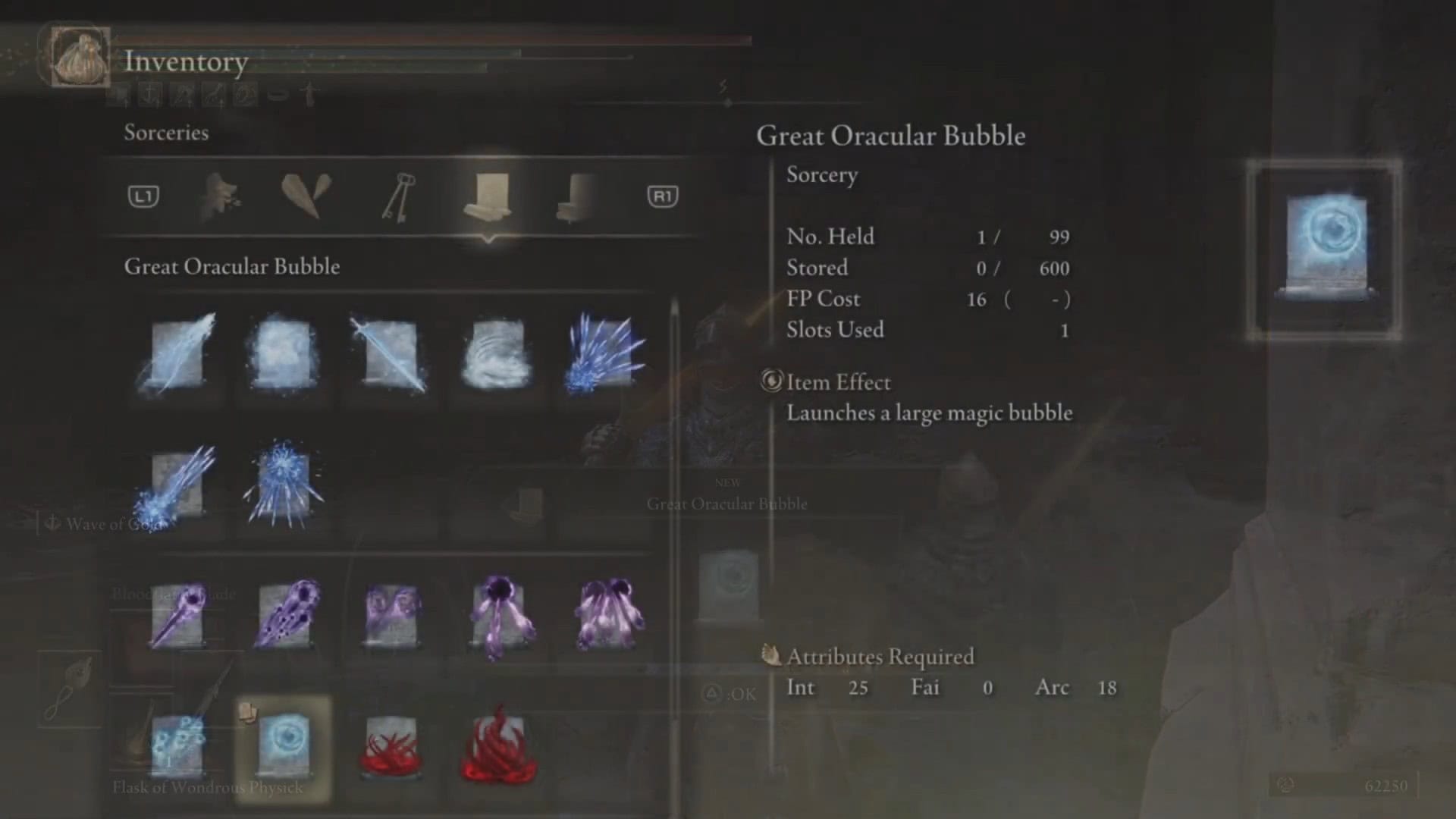Choose the purple twin swirls sorcery
Image resolution: width=1456 pixels, height=819 pixels.
point(391,614)
